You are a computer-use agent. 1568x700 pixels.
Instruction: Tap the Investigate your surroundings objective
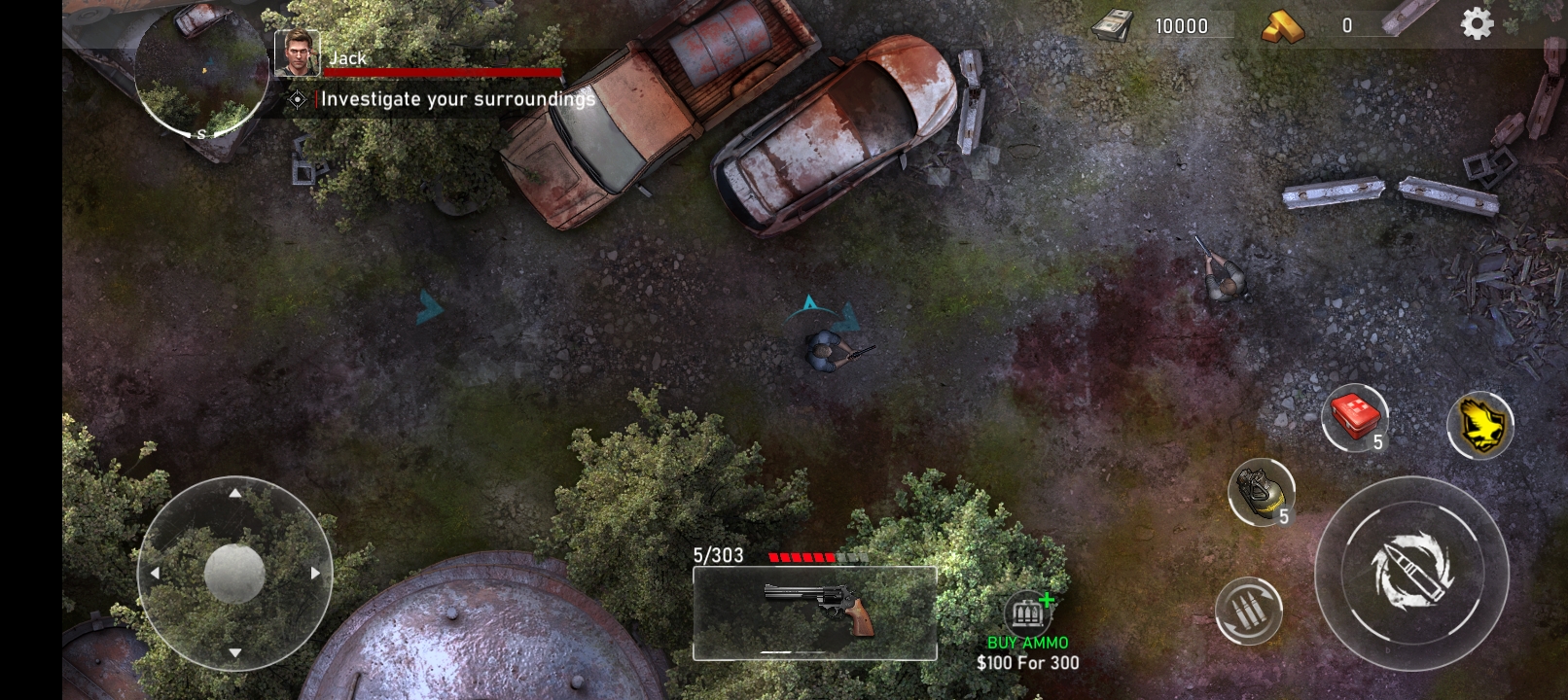coord(457,99)
